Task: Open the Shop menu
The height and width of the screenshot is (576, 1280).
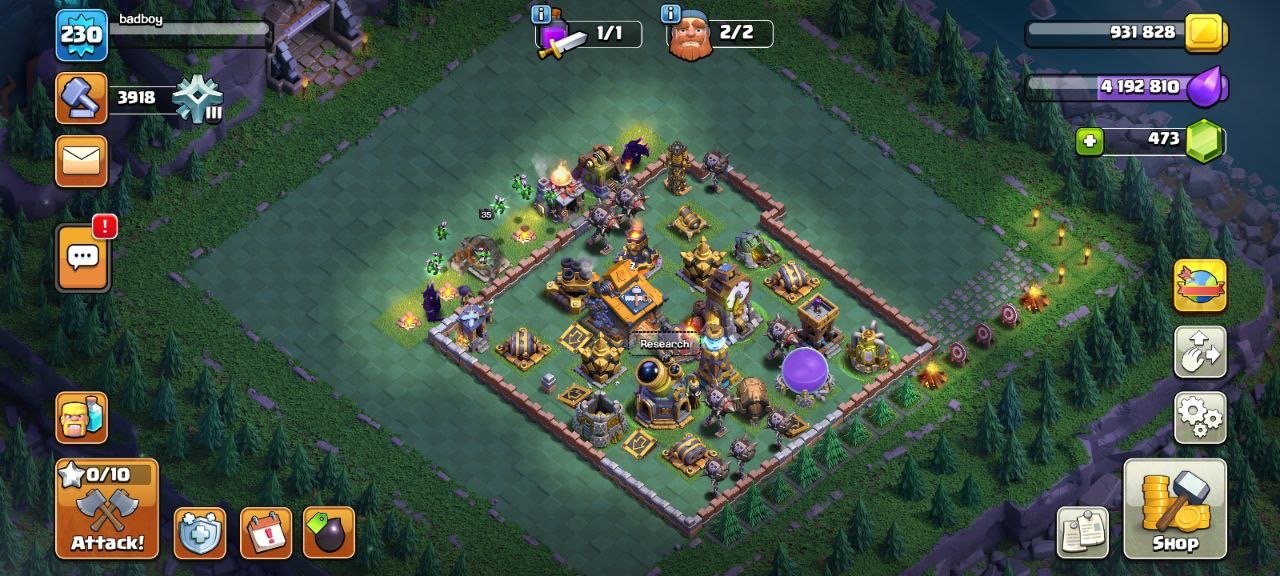Action: 1174,508
